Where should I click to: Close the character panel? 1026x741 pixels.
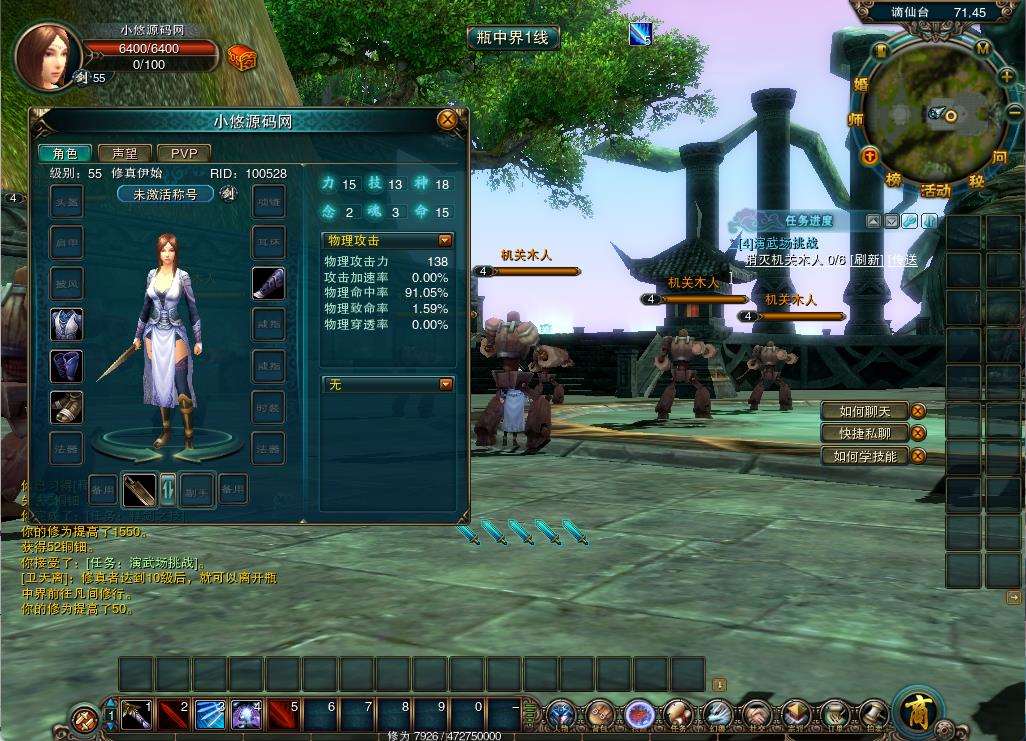(x=447, y=120)
